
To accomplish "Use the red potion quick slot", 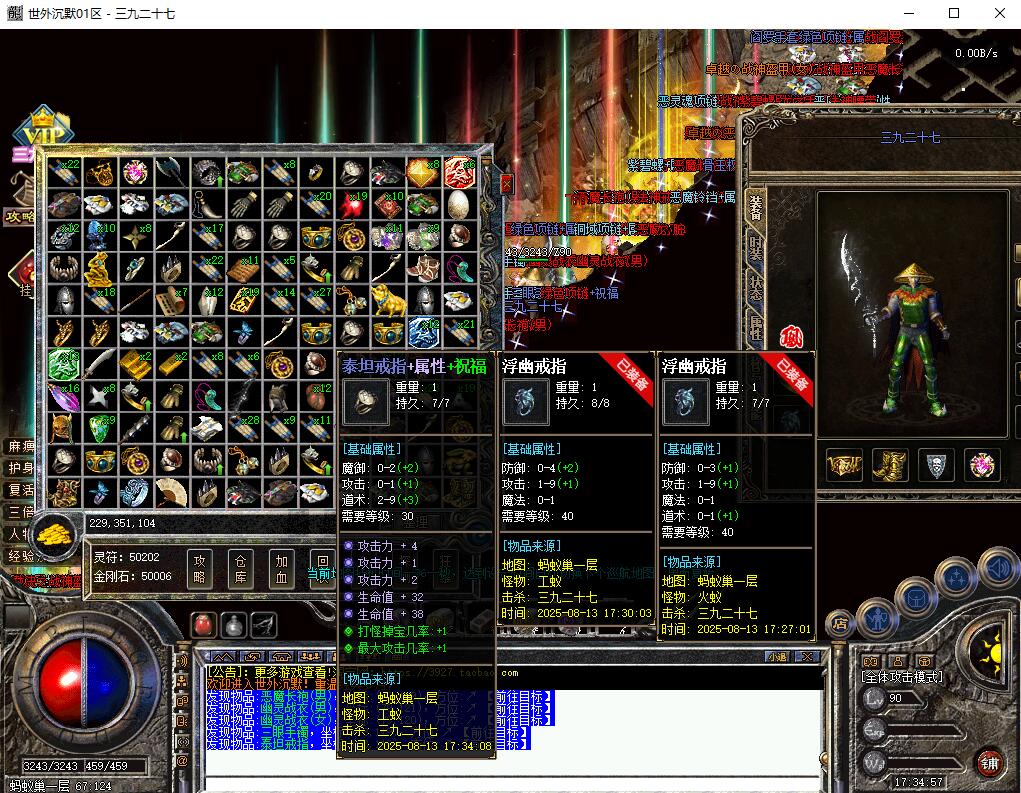I will pos(203,625).
